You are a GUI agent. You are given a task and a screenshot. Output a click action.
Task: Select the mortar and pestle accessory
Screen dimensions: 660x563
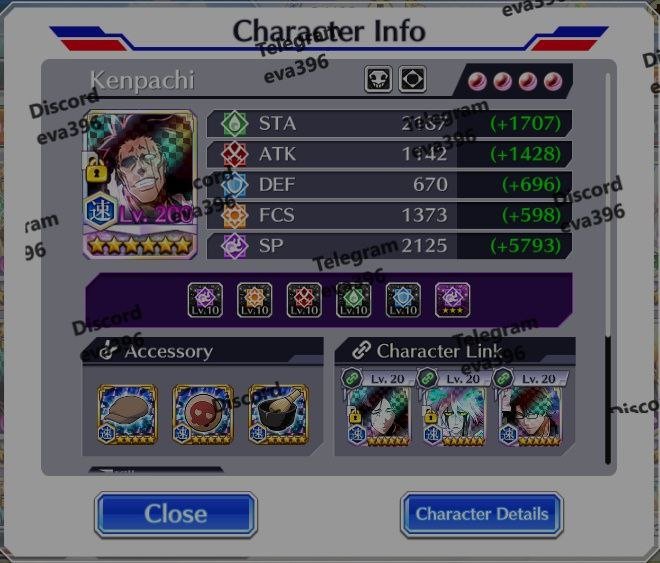(277, 414)
